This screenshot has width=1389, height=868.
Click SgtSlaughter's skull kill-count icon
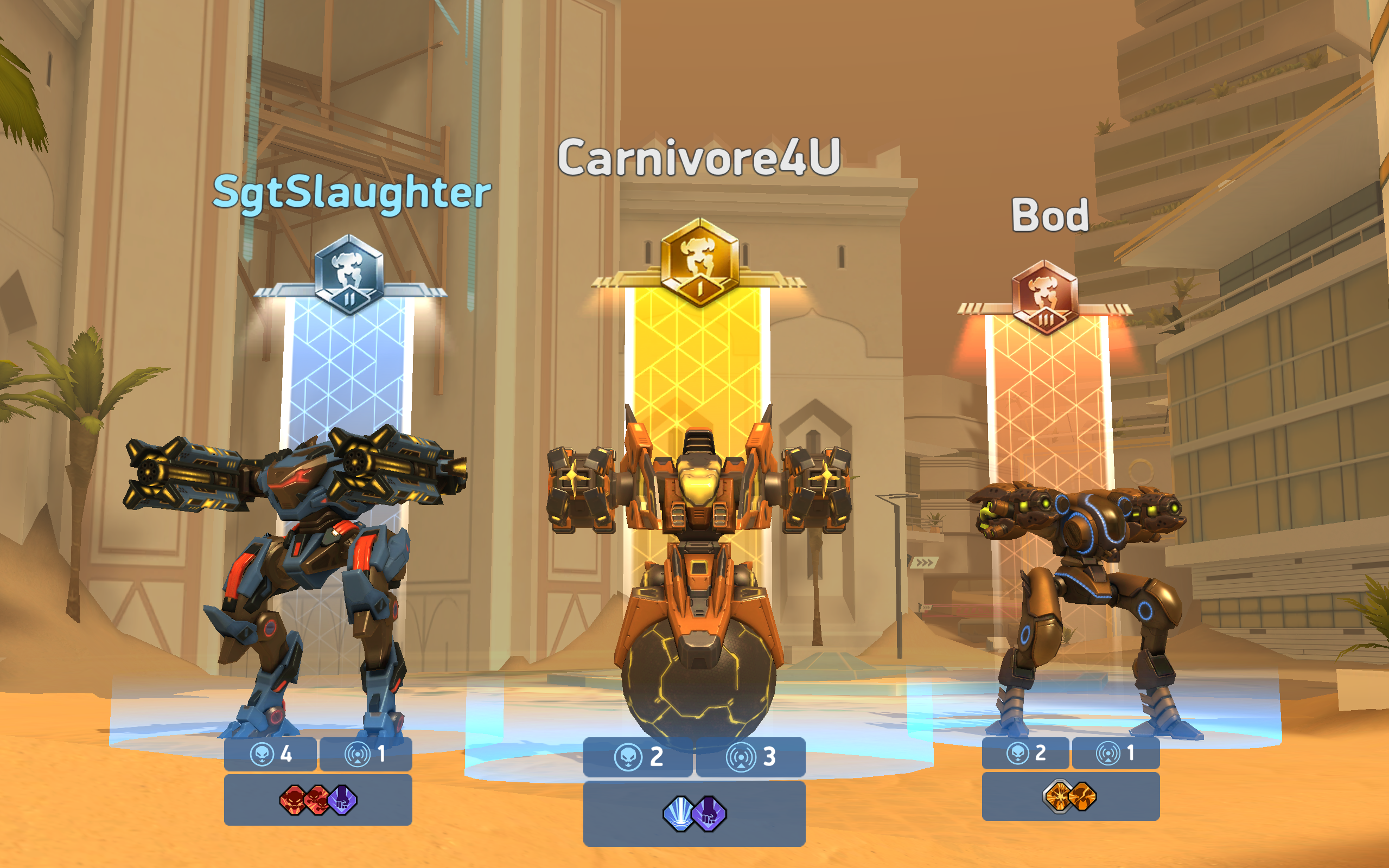point(261,757)
